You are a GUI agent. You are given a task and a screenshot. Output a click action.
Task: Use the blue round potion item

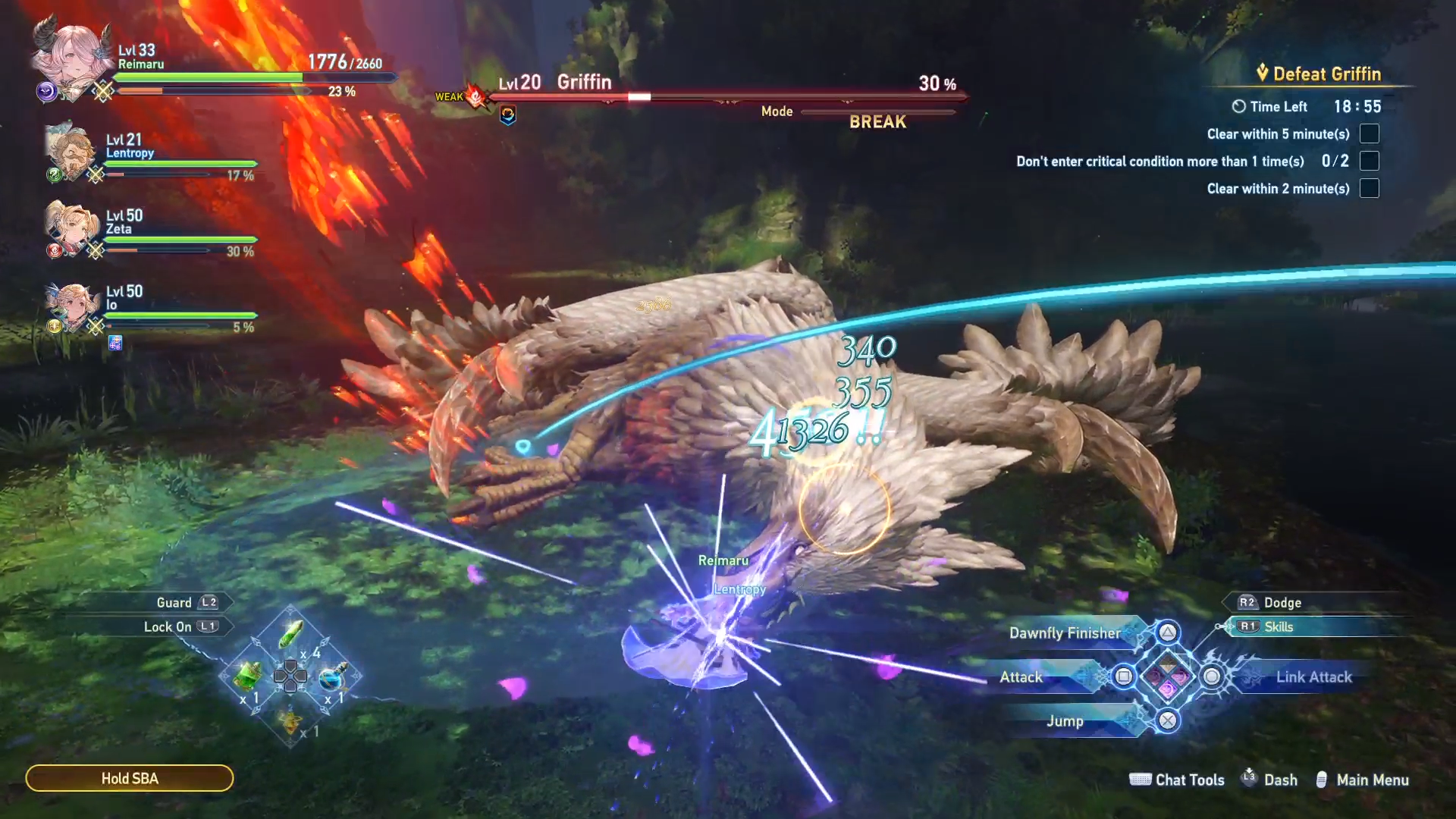click(x=332, y=676)
